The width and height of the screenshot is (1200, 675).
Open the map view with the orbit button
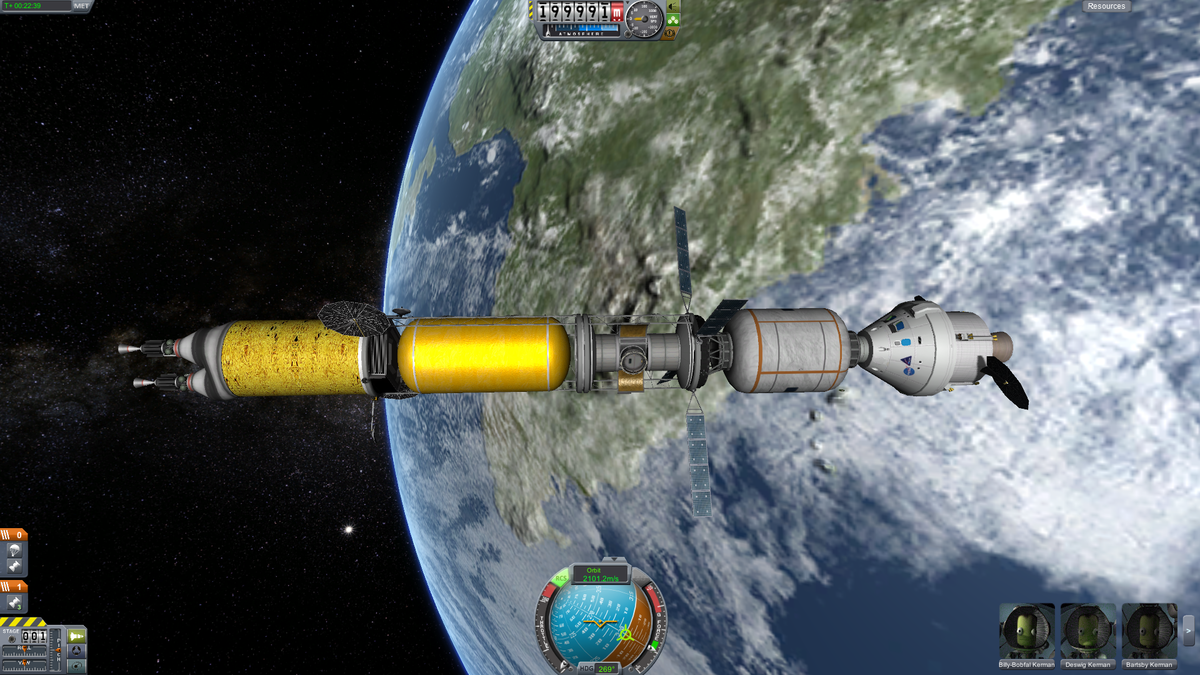tap(76, 665)
